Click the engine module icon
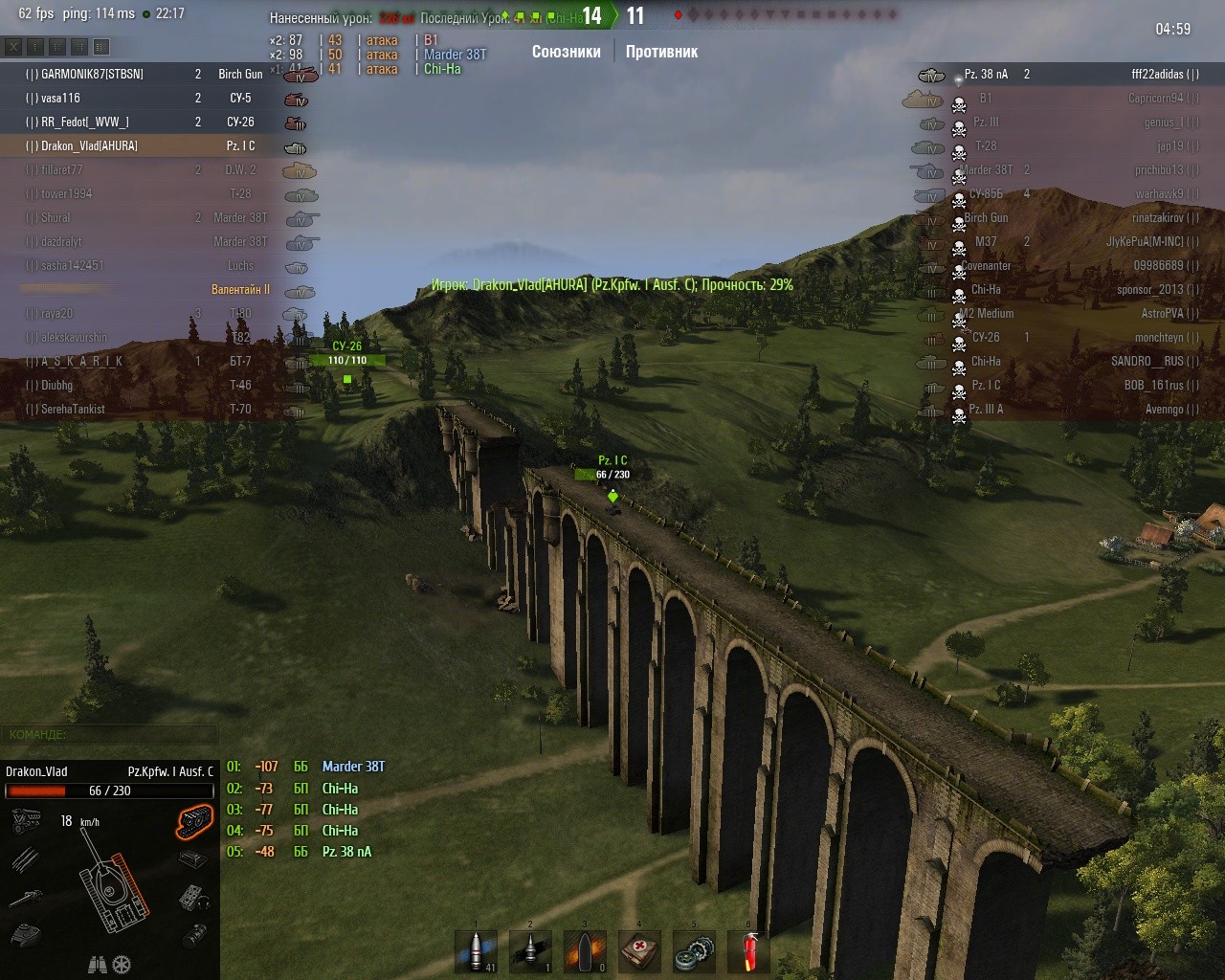Image resolution: width=1225 pixels, height=980 pixels. 26,821
